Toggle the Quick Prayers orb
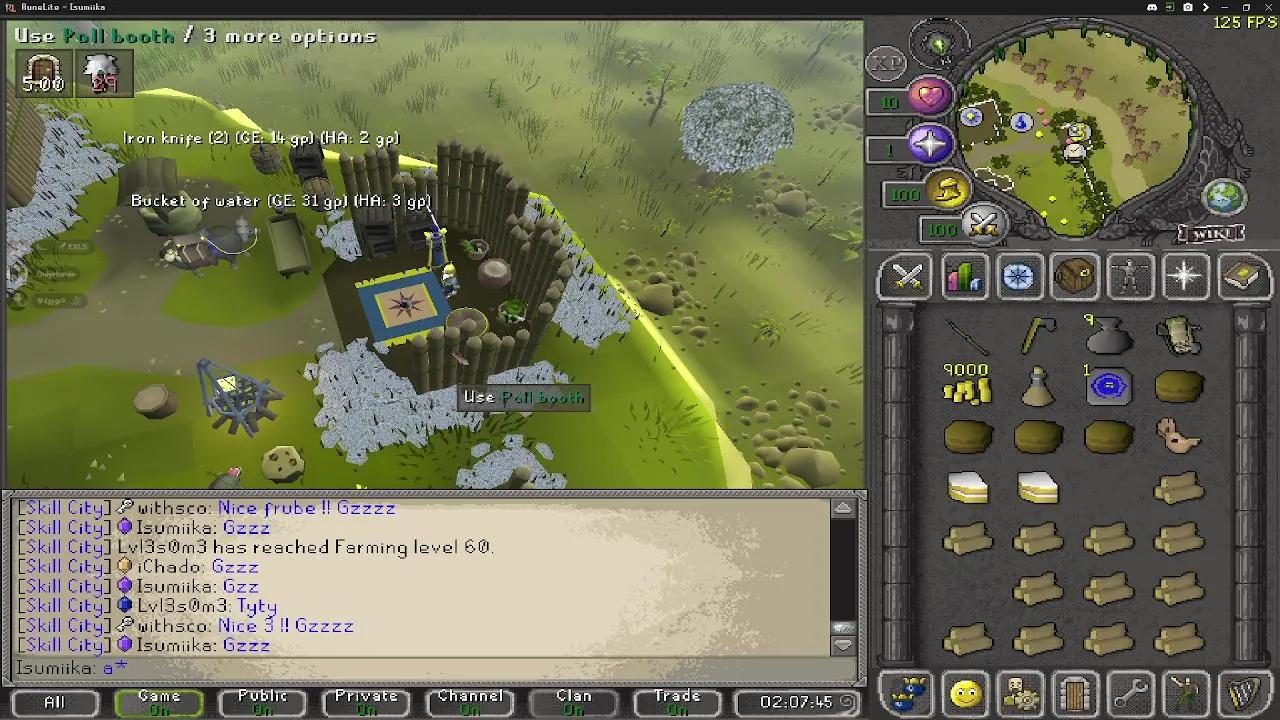Image resolution: width=1280 pixels, height=720 pixels. point(929,146)
